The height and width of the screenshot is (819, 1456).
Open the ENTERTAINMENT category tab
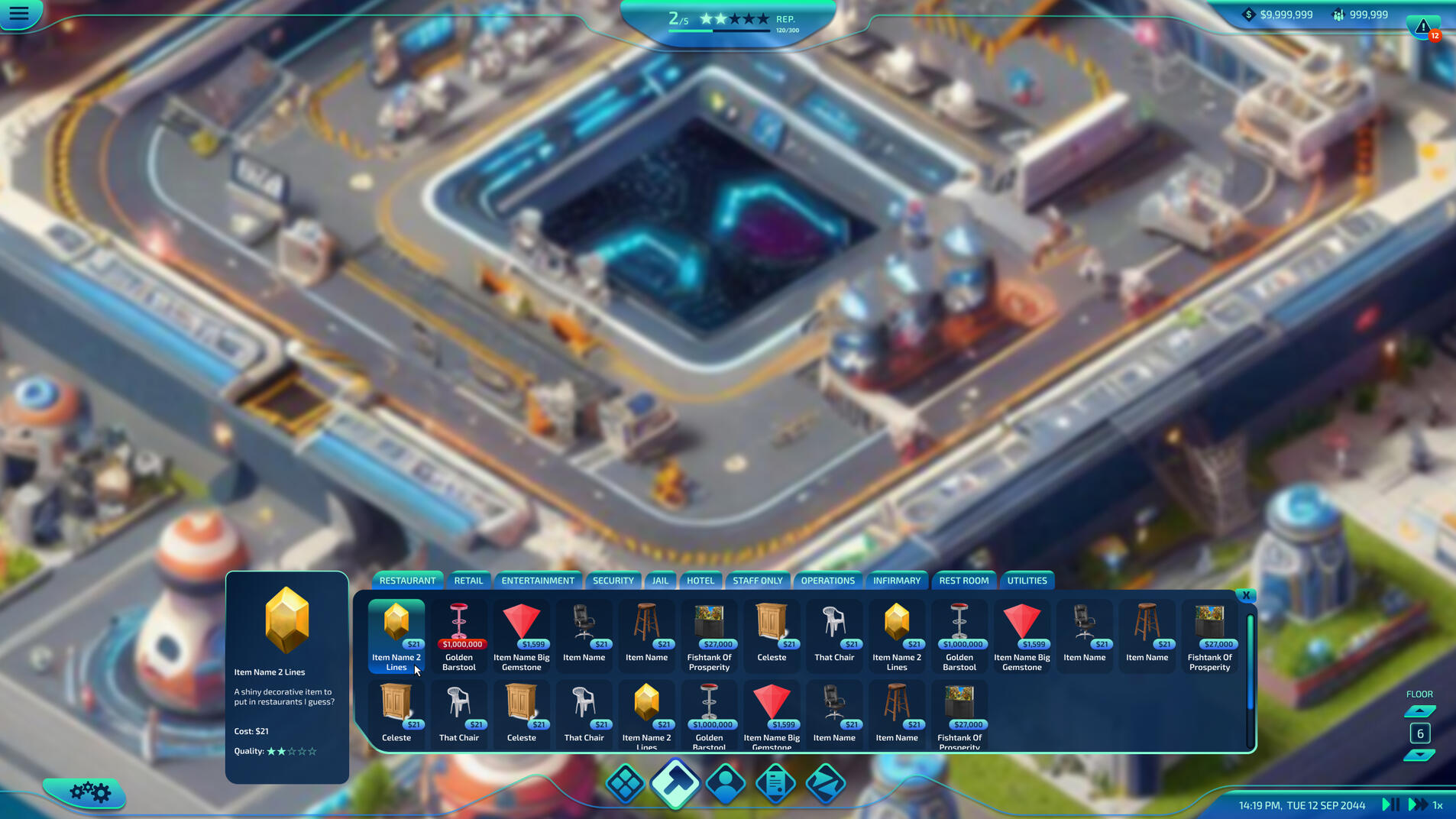537,580
